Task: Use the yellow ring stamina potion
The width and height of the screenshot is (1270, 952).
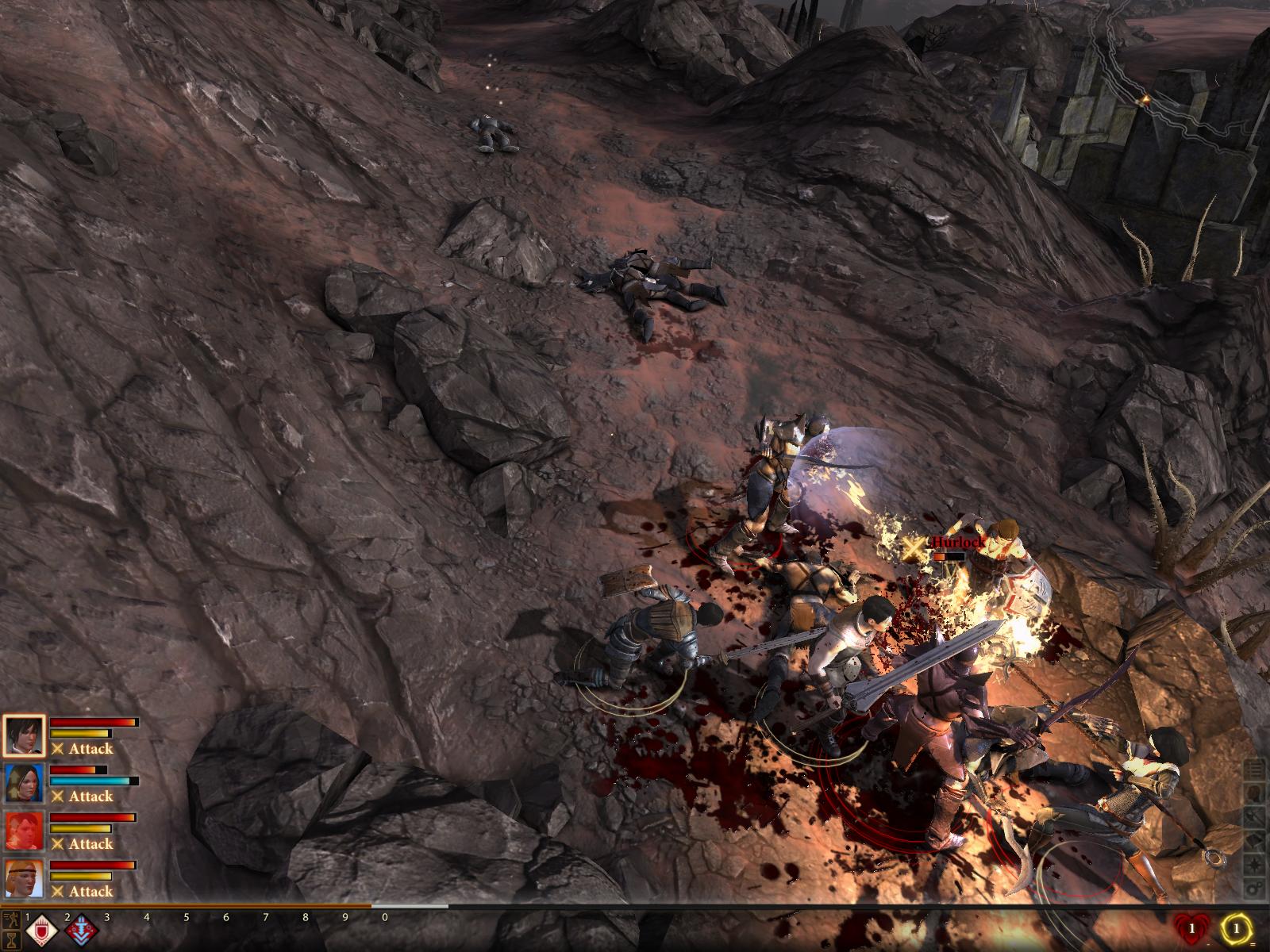Action: 1235,927
